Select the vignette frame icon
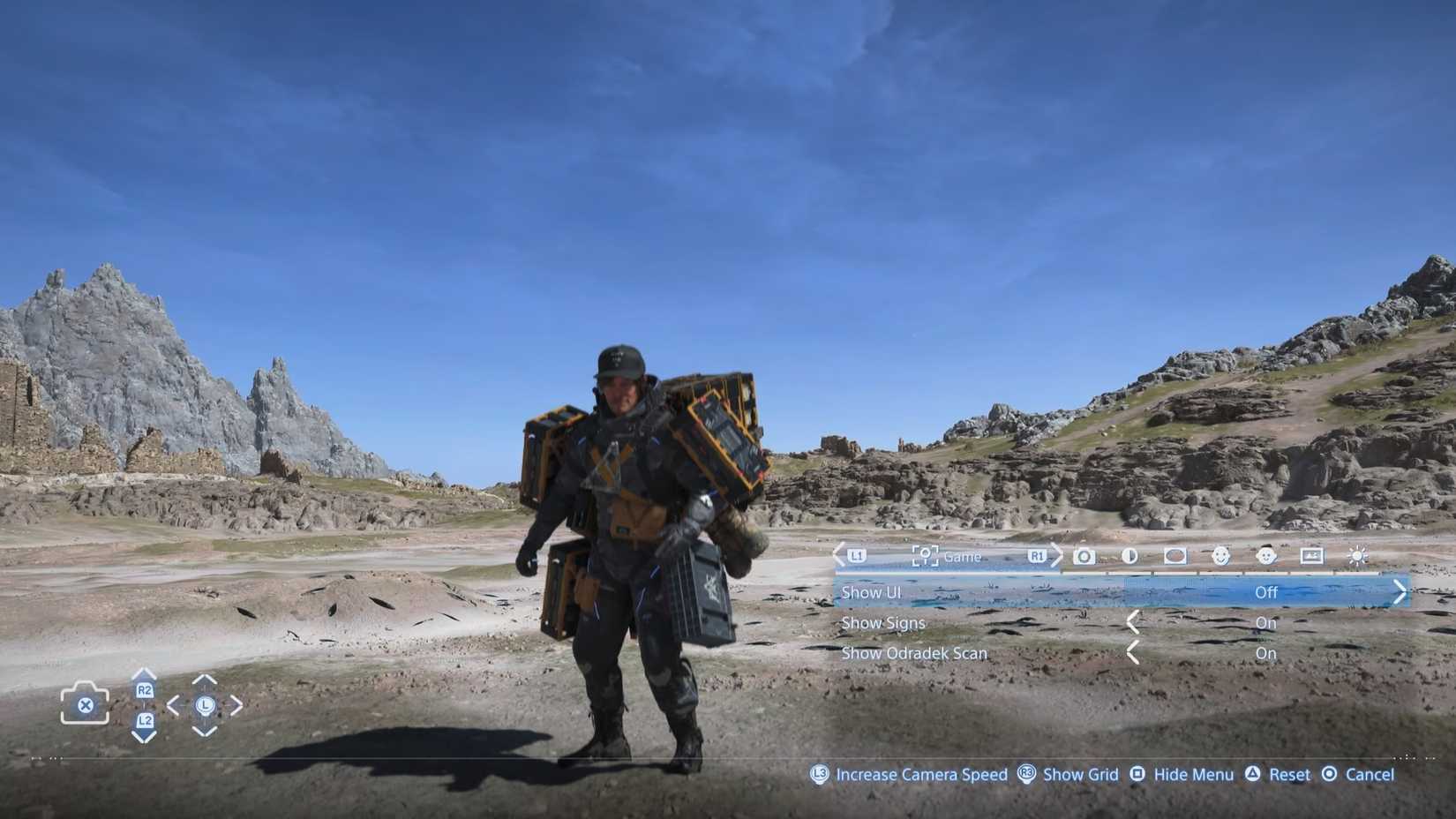Viewport: 1456px width, 819px height. pos(1175,557)
